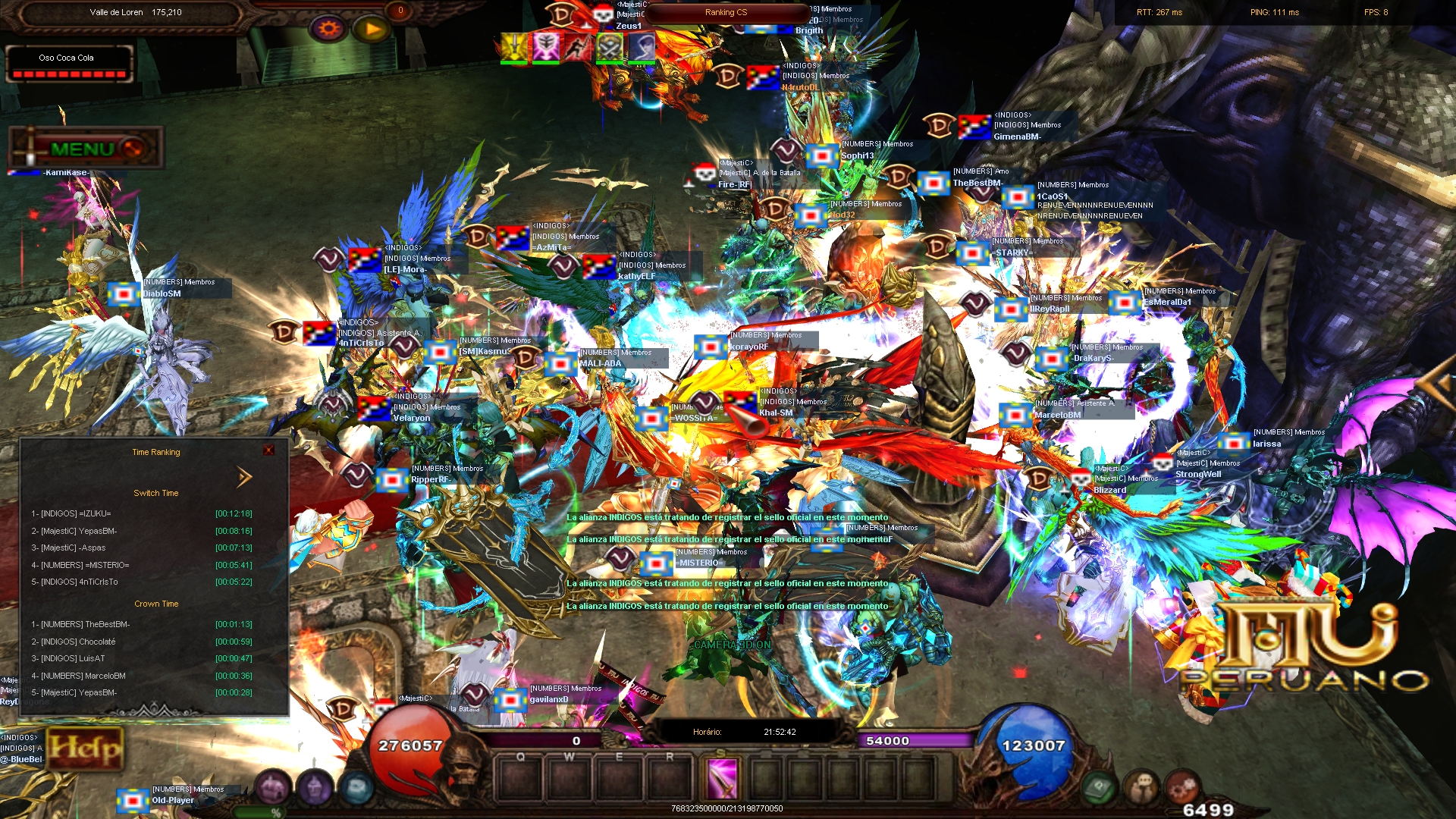1456x819 pixels.
Task: Go to next Time Ranking page arrow
Action: pyautogui.click(x=244, y=477)
